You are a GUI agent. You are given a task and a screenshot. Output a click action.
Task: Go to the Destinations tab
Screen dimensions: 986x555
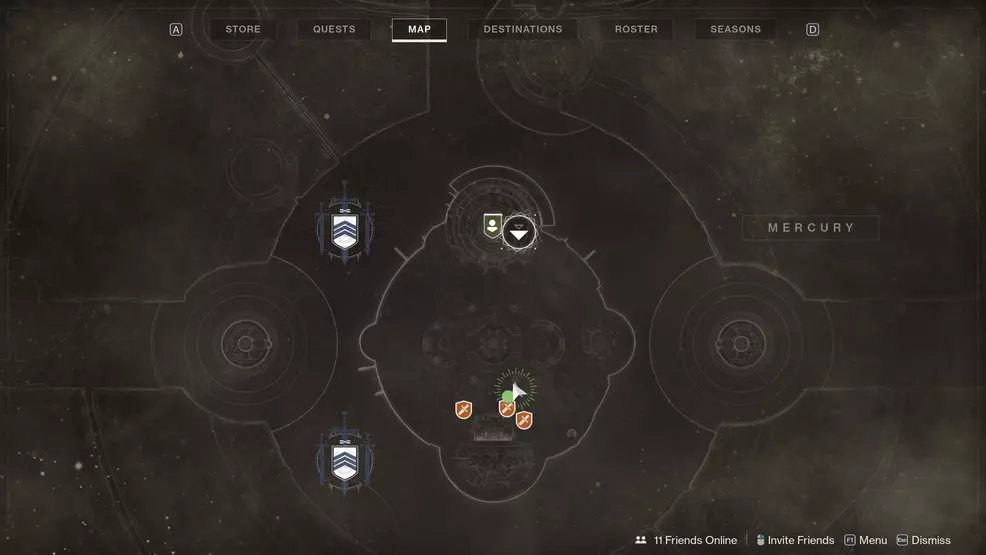(523, 30)
